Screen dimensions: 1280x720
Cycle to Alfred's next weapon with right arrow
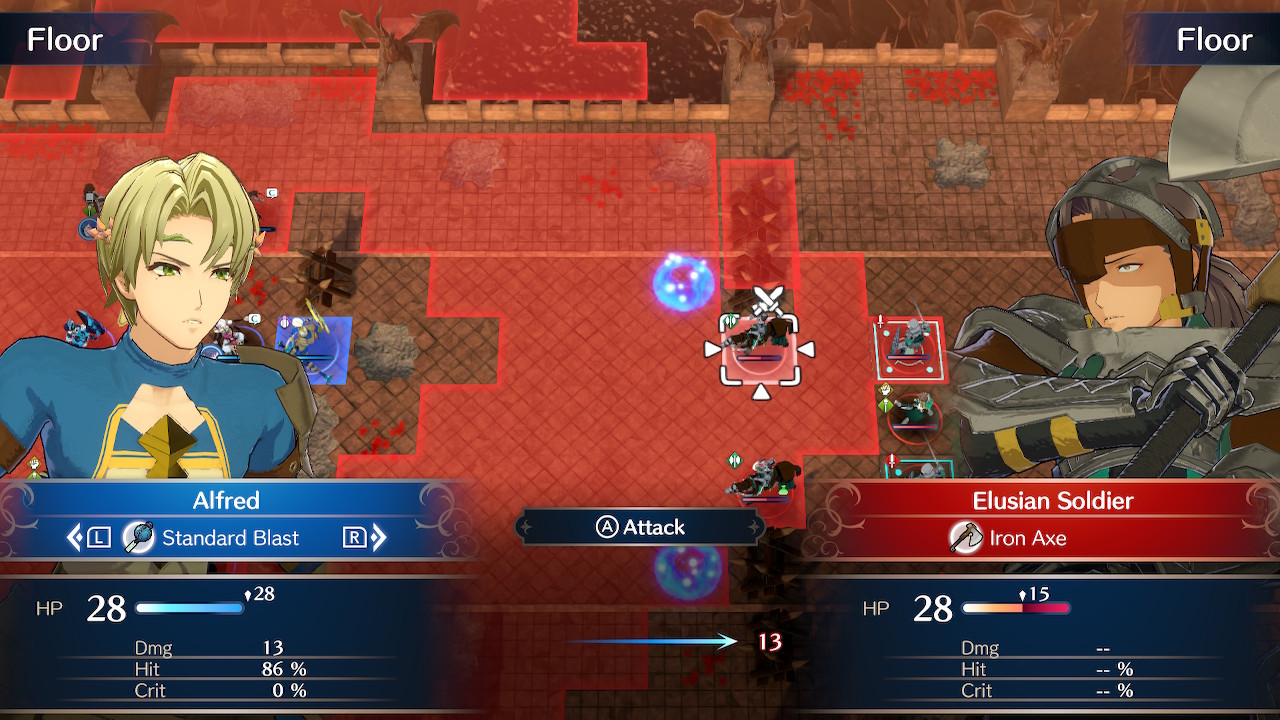click(x=377, y=538)
